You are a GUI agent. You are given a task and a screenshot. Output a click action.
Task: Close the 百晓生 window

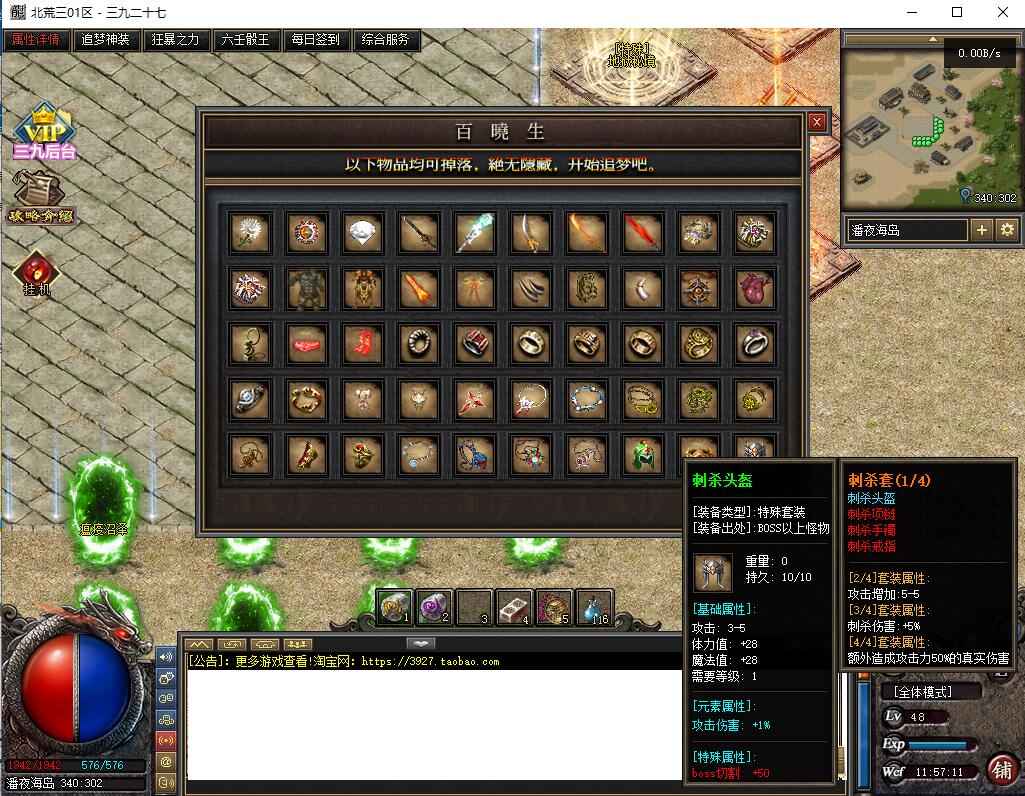[x=817, y=122]
